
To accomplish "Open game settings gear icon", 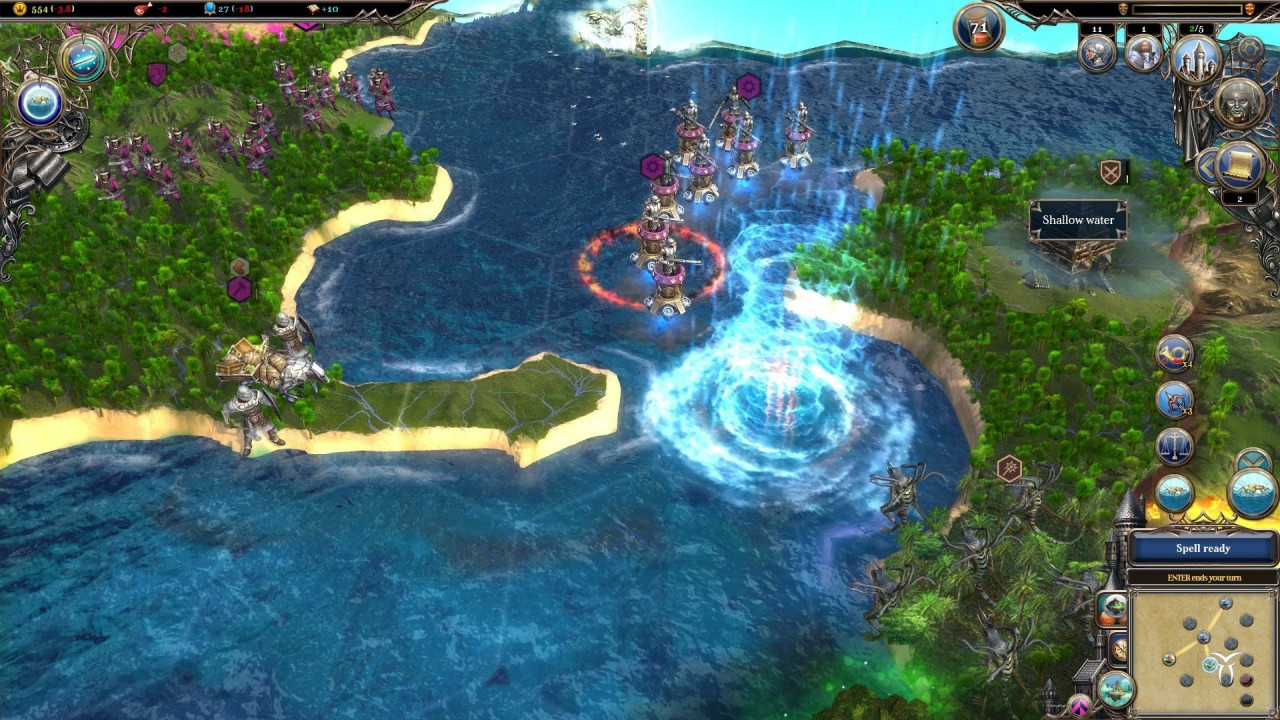I will (1250, 47).
